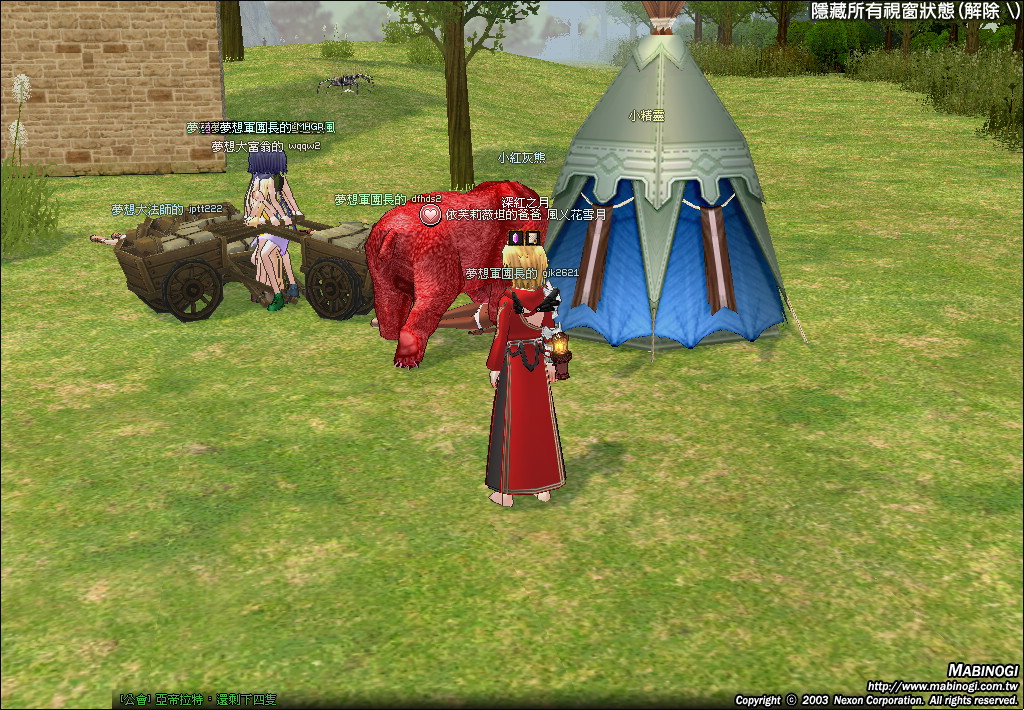Click the white heart badge icon
Screen dimensions: 1024x710
coord(430,215)
